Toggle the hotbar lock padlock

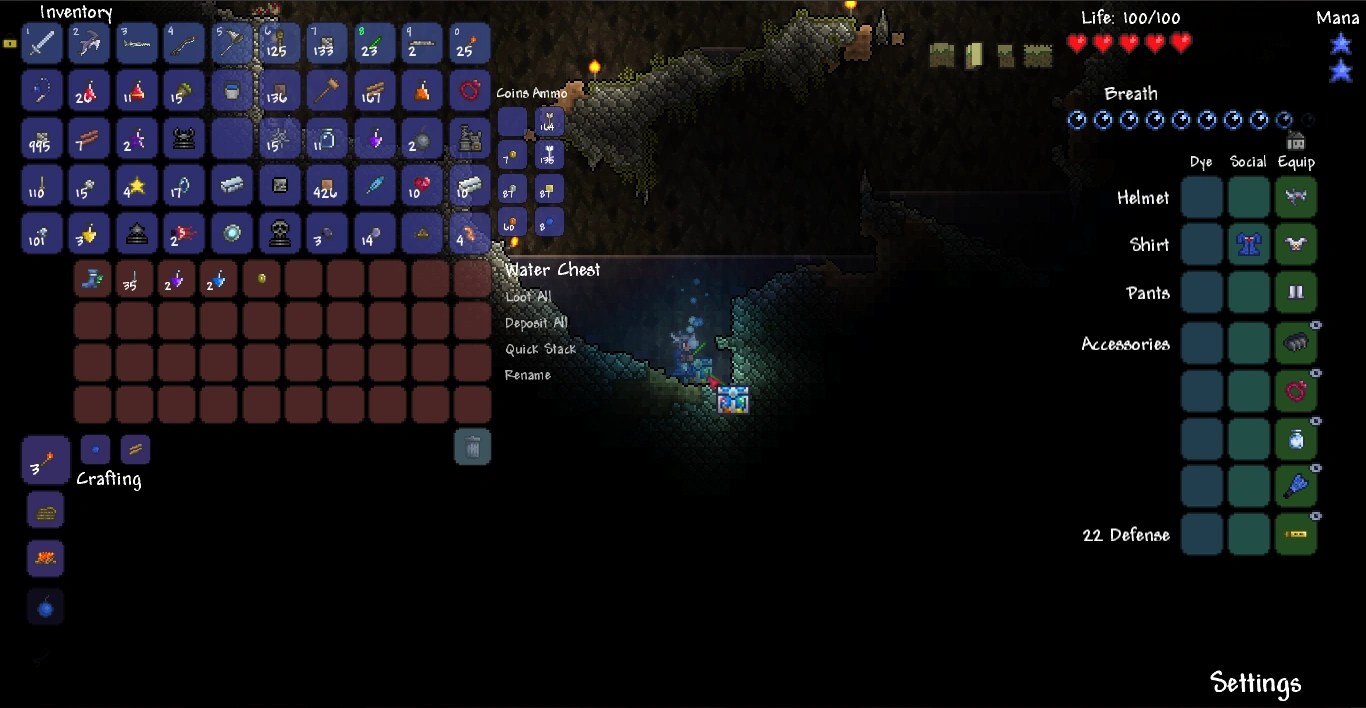pyautogui.click(x=10, y=44)
